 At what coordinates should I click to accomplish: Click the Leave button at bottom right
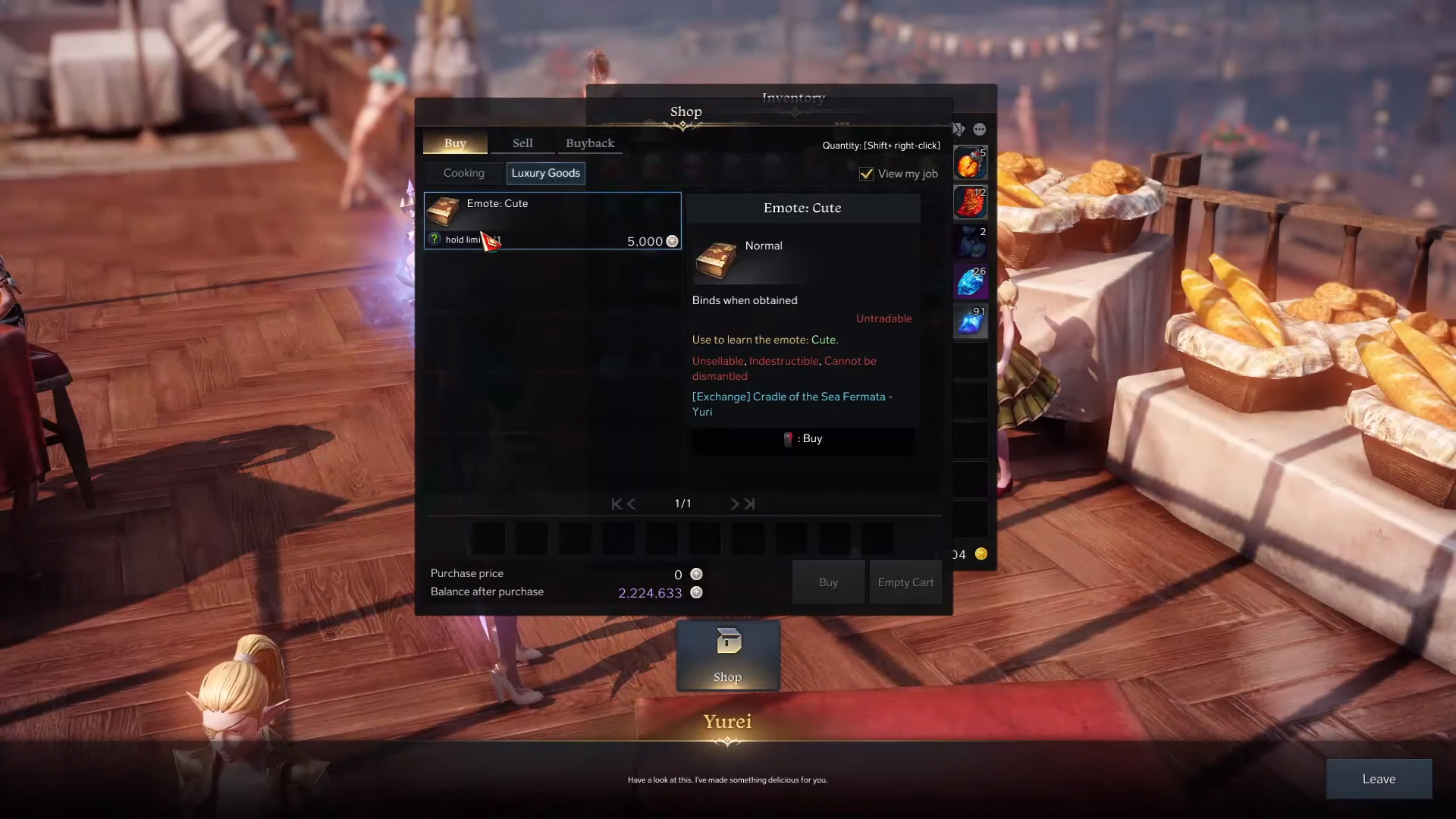[1379, 779]
